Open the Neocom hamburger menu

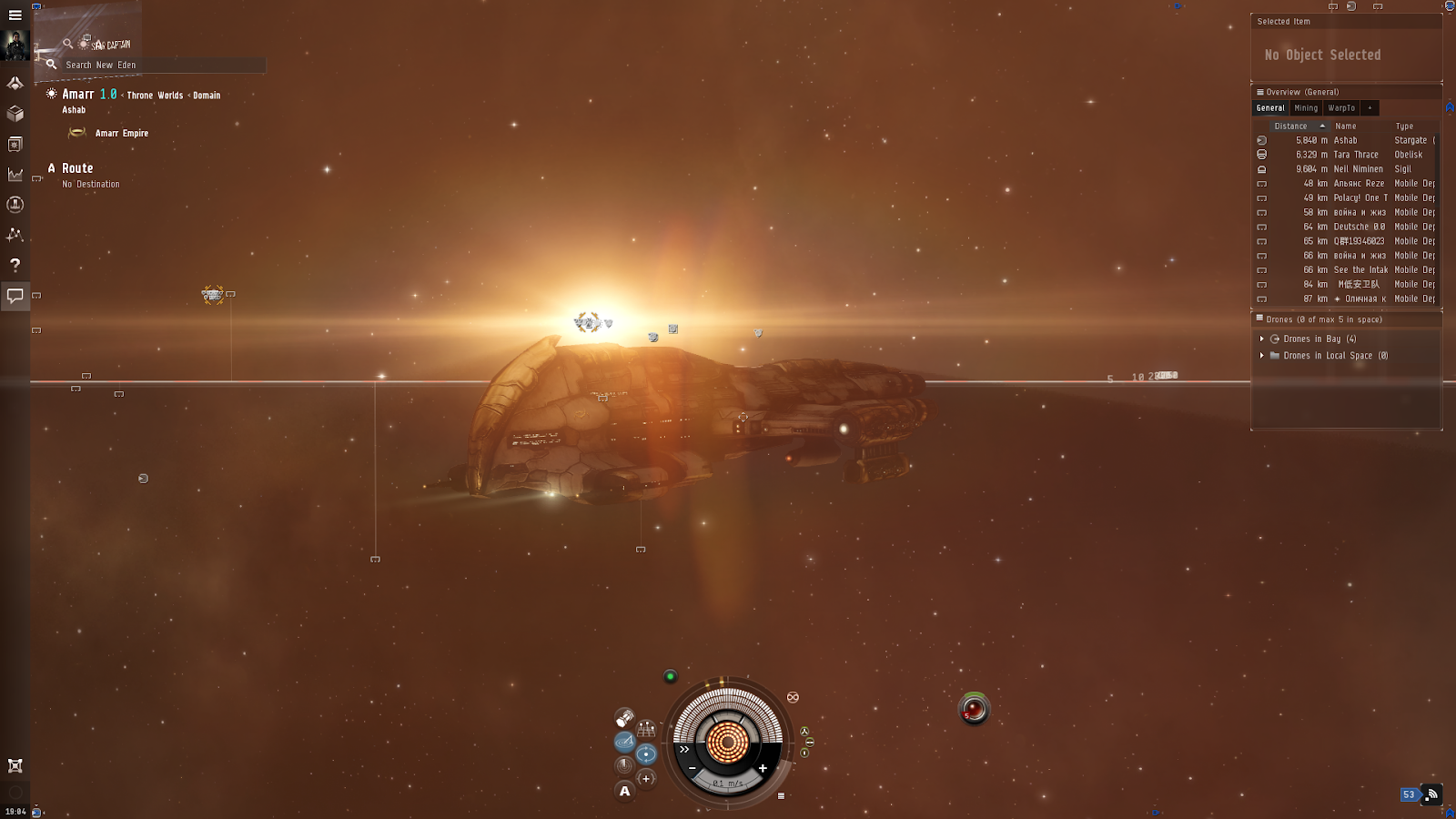15,15
